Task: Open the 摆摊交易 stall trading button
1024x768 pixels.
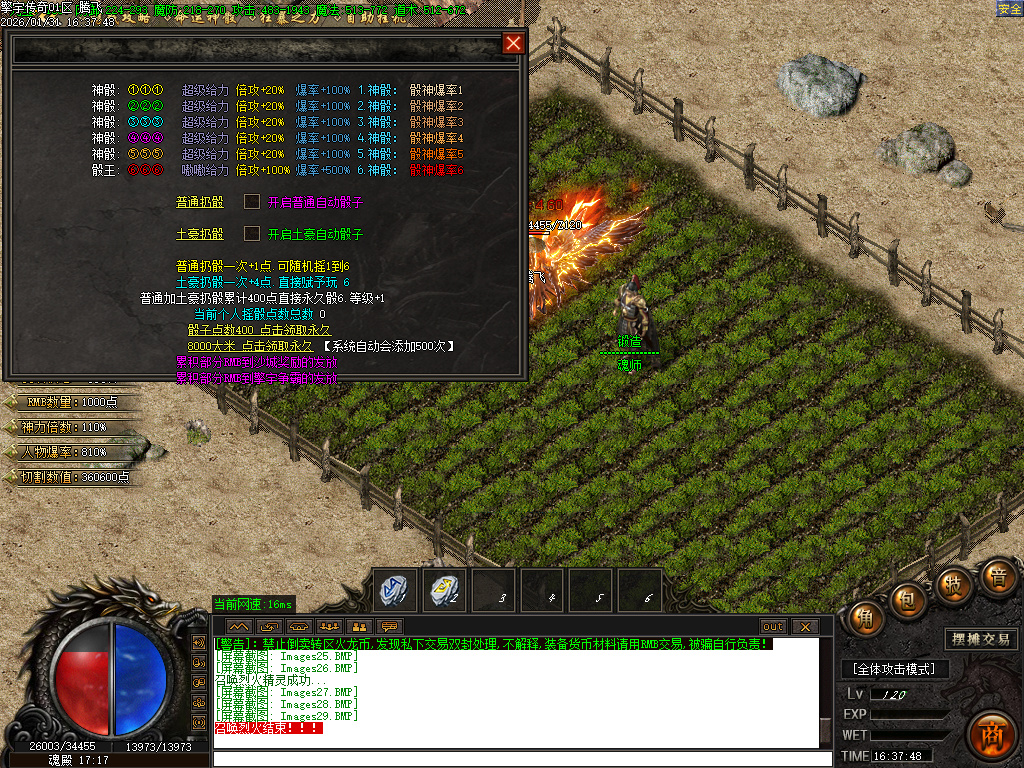Action: (980, 639)
